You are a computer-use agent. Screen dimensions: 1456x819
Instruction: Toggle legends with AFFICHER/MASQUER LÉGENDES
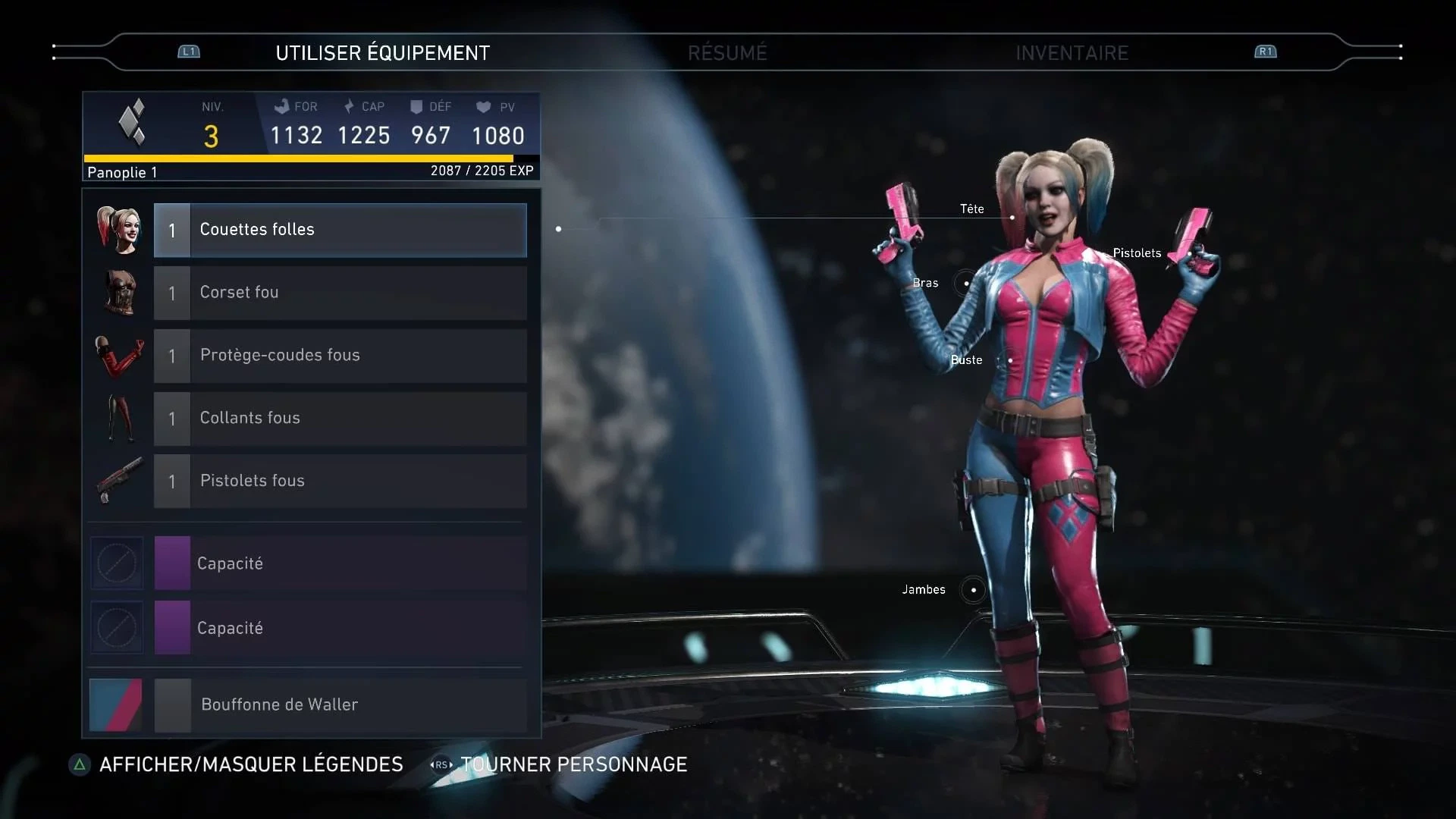[x=250, y=764]
